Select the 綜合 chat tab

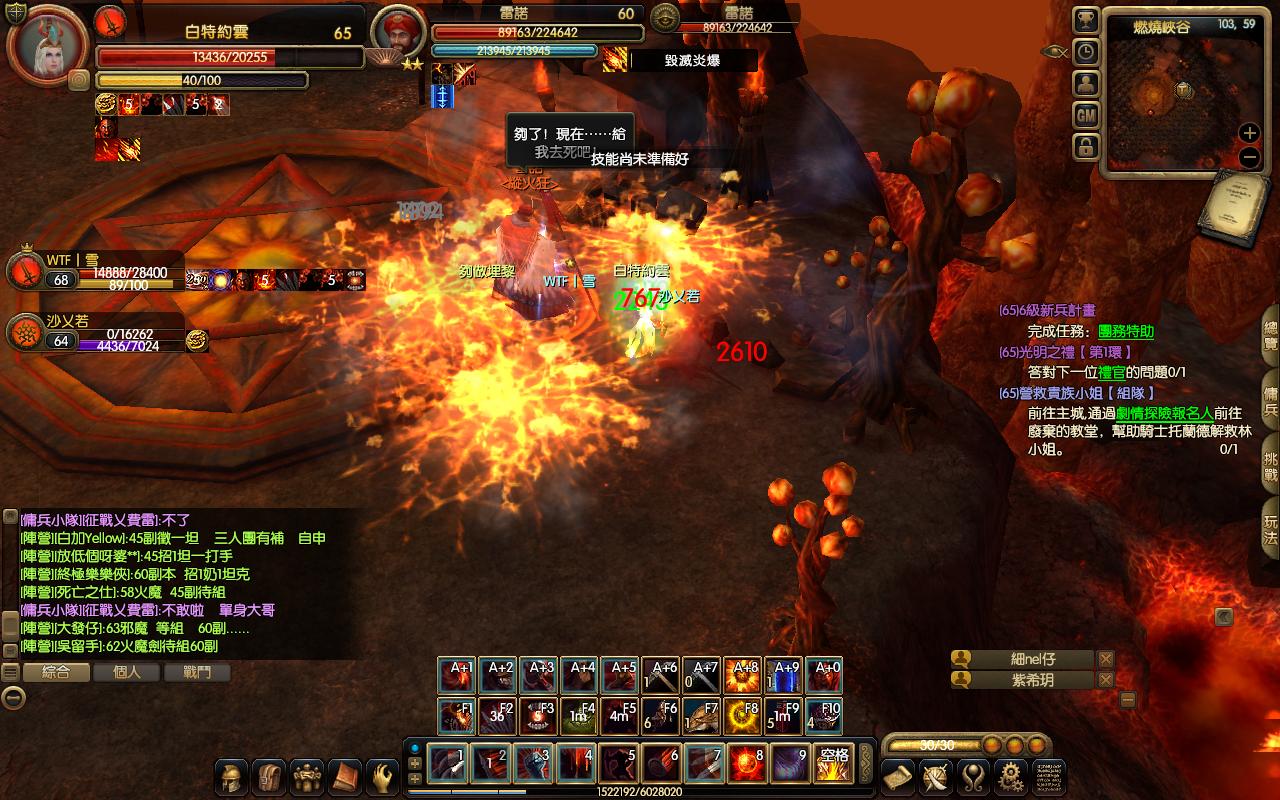pyautogui.click(x=56, y=673)
